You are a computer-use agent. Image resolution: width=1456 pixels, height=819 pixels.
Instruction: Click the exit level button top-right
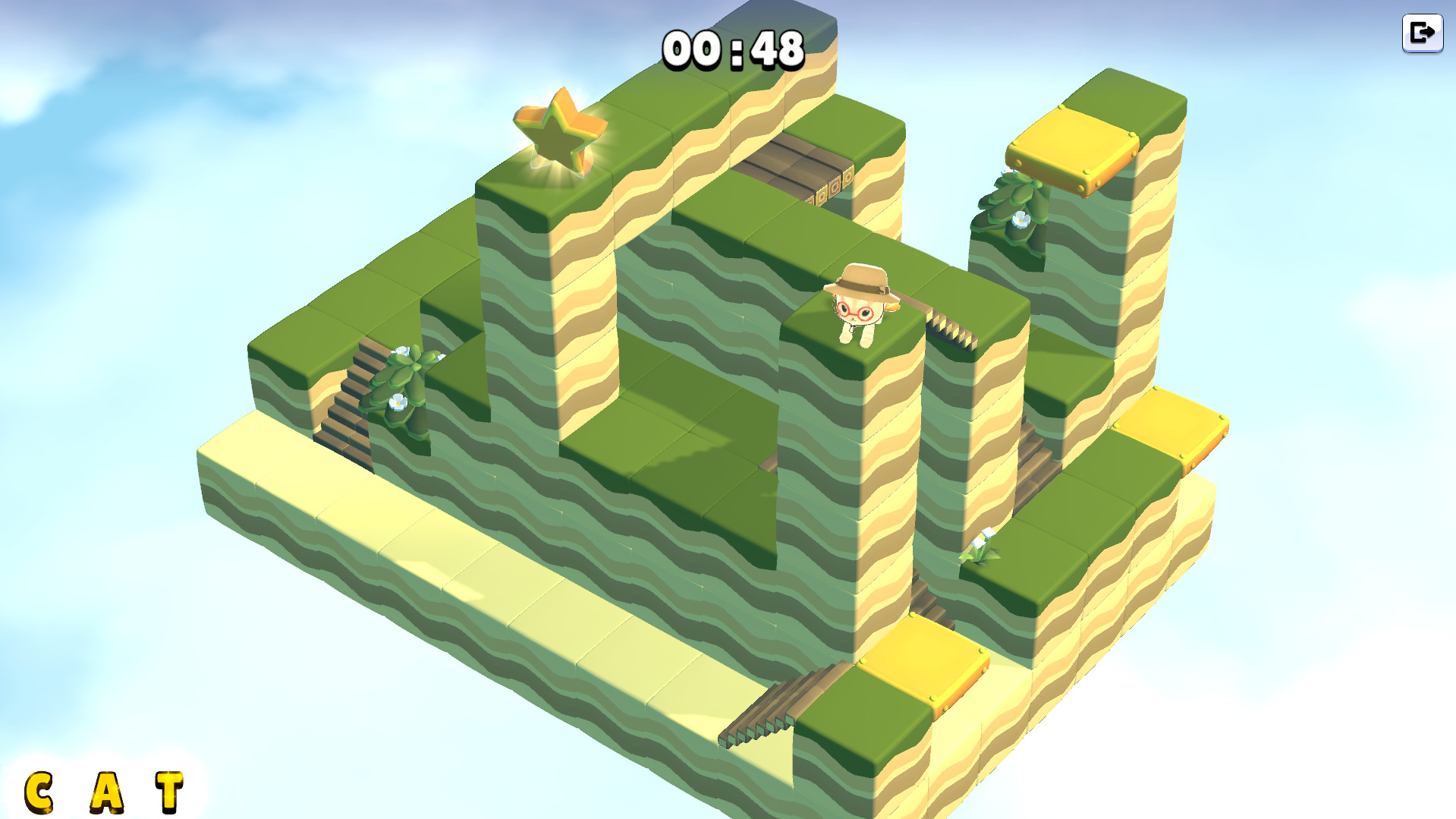1423,32
